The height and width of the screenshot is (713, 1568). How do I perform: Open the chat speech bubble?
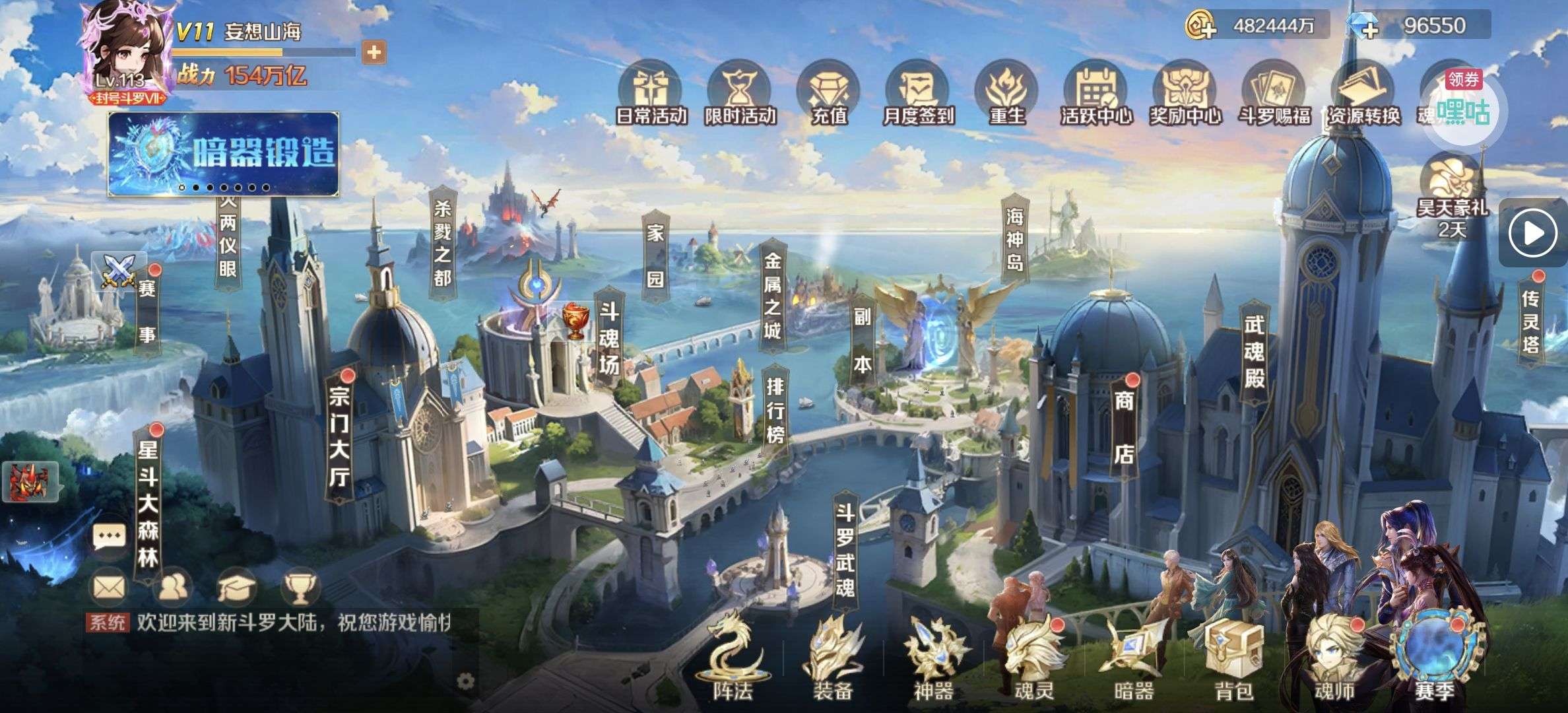109,537
